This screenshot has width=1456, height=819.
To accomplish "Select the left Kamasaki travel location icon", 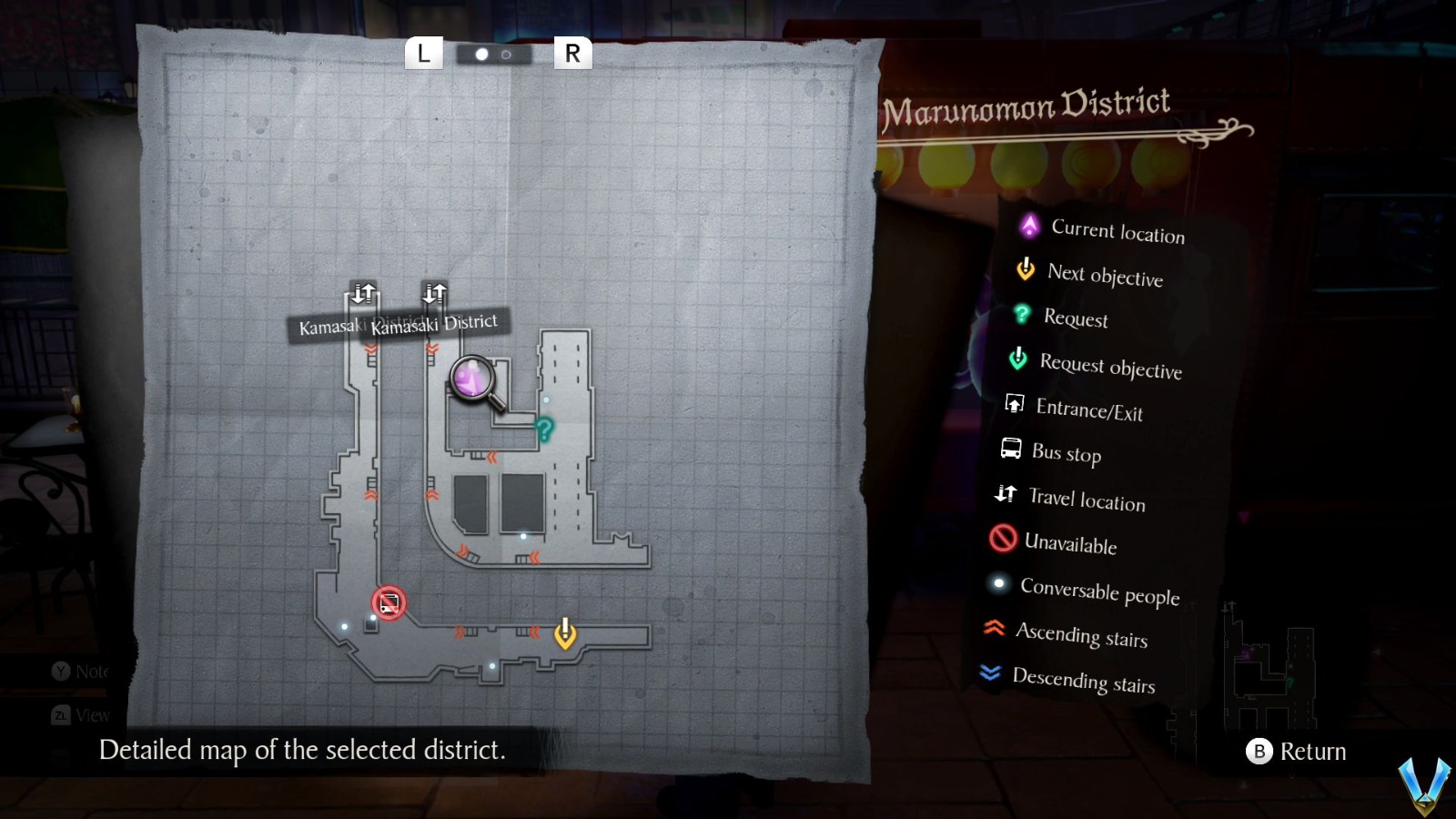I will point(364,293).
